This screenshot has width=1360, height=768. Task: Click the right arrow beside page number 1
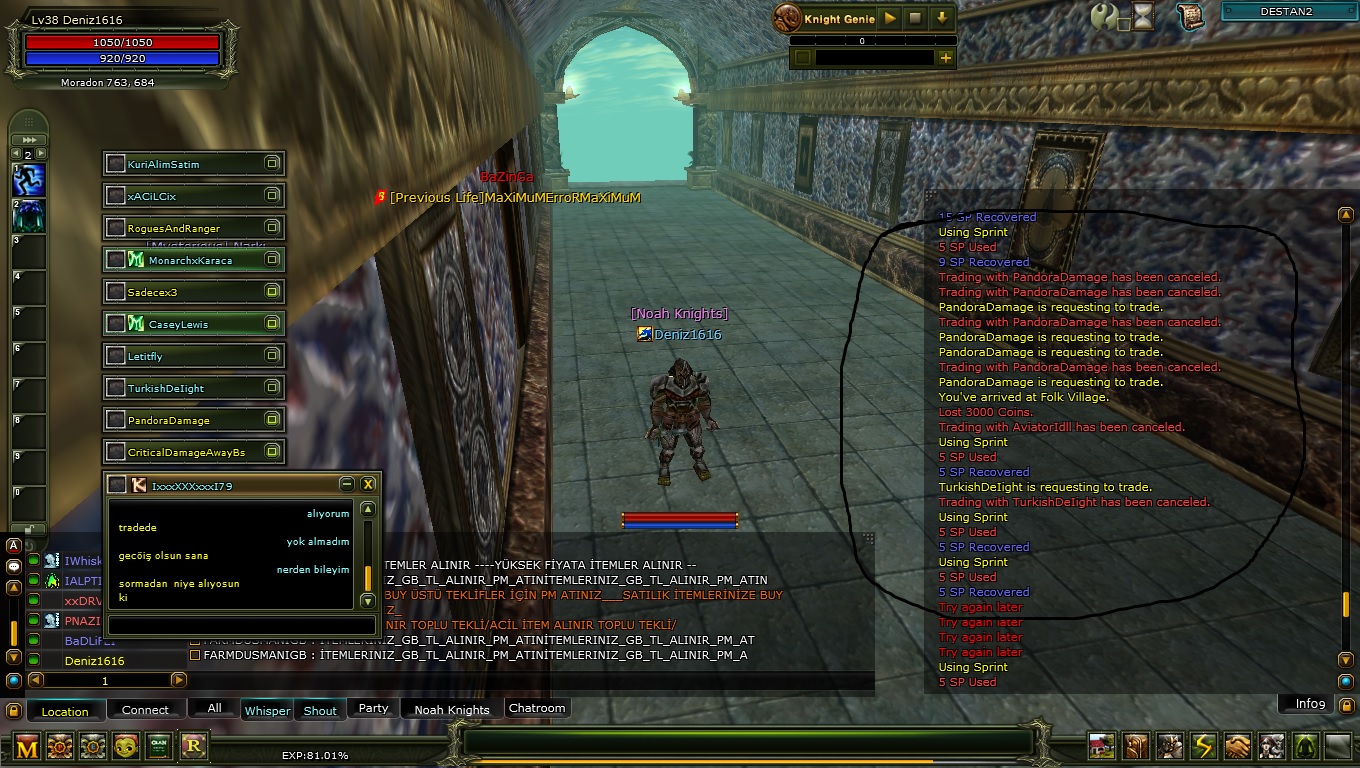(179, 679)
